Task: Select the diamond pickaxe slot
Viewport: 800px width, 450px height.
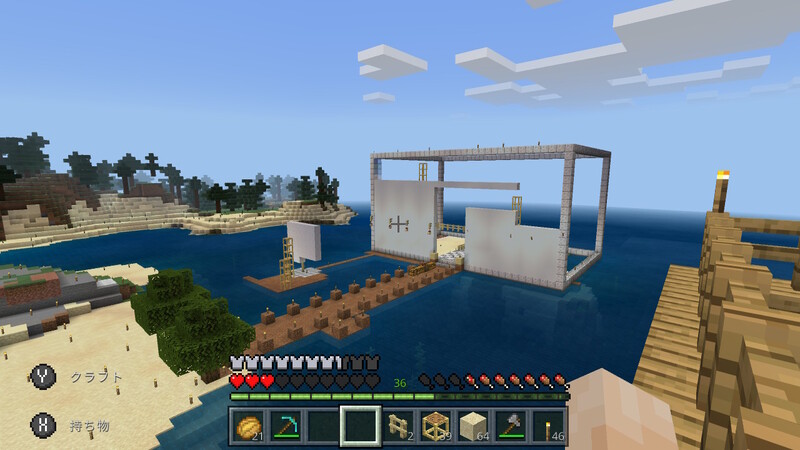Action: 285,425
